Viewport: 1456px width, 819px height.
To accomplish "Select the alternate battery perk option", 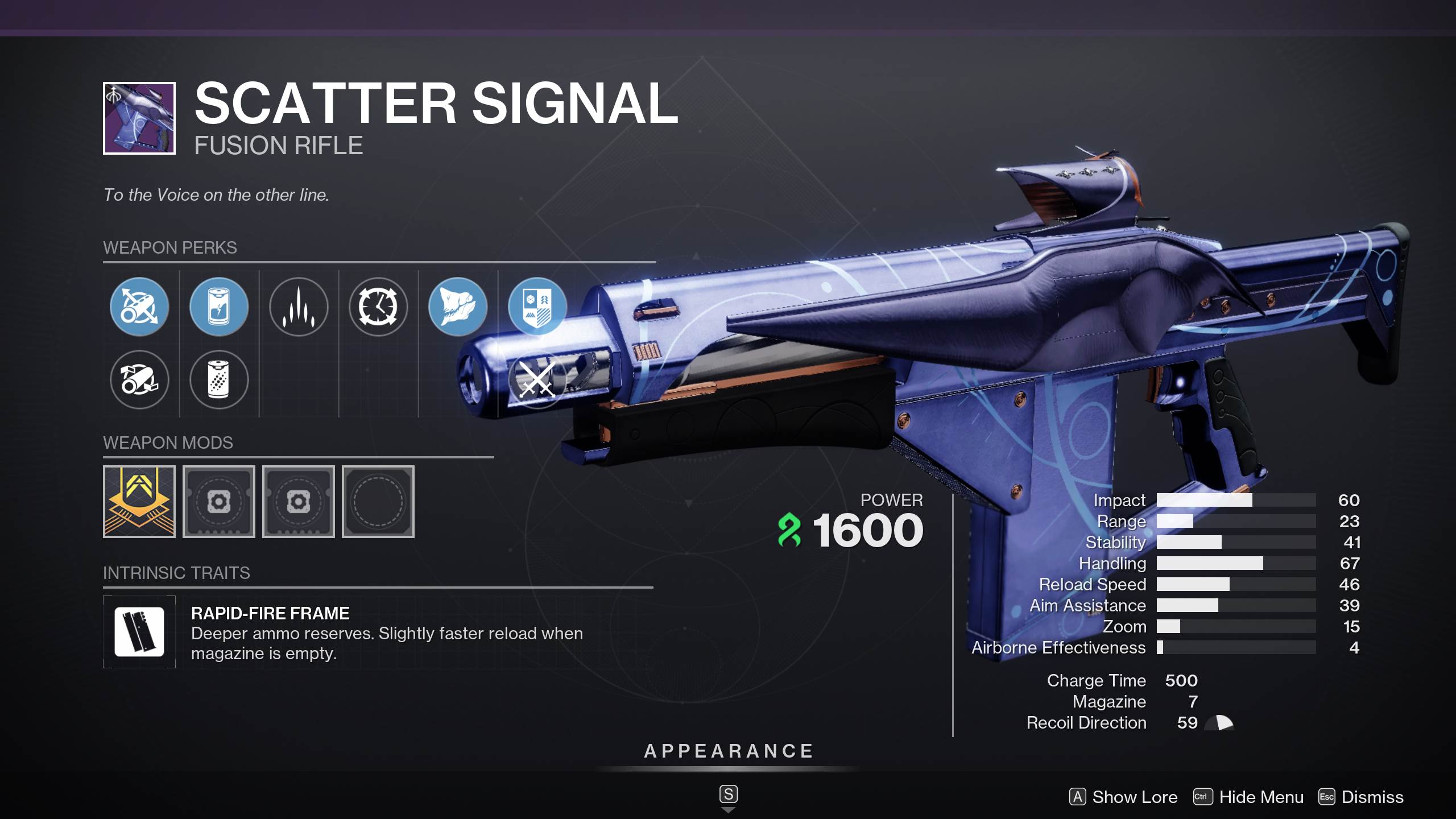I will (x=219, y=381).
